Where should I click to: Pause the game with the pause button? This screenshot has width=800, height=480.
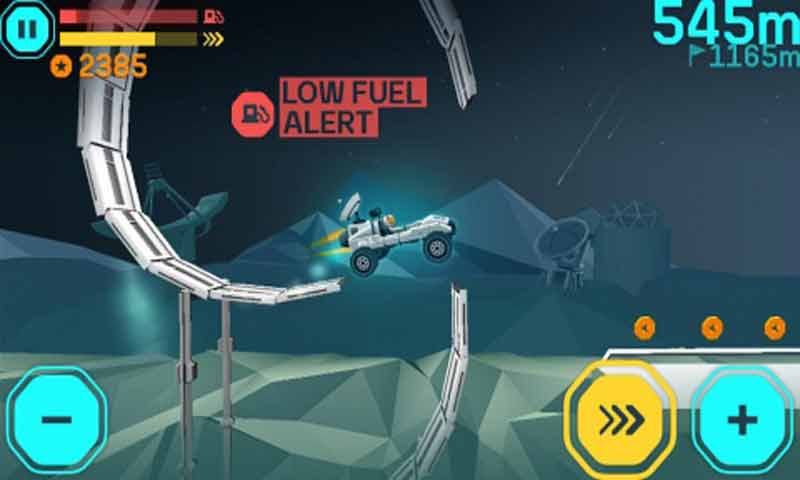[28, 28]
